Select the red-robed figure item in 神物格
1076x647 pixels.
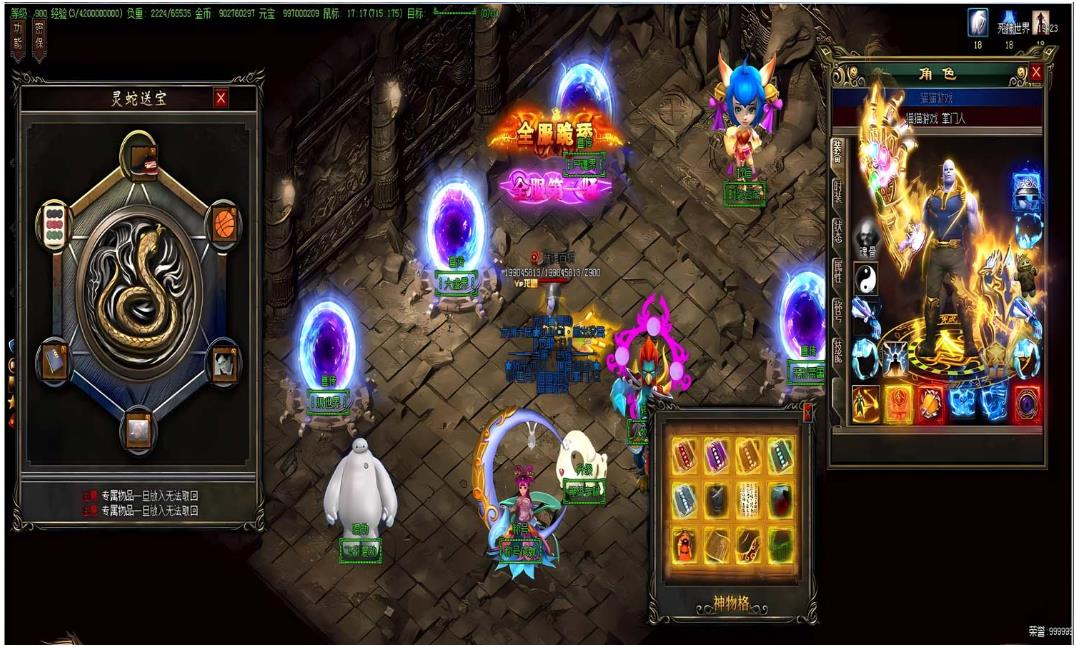pos(684,543)
